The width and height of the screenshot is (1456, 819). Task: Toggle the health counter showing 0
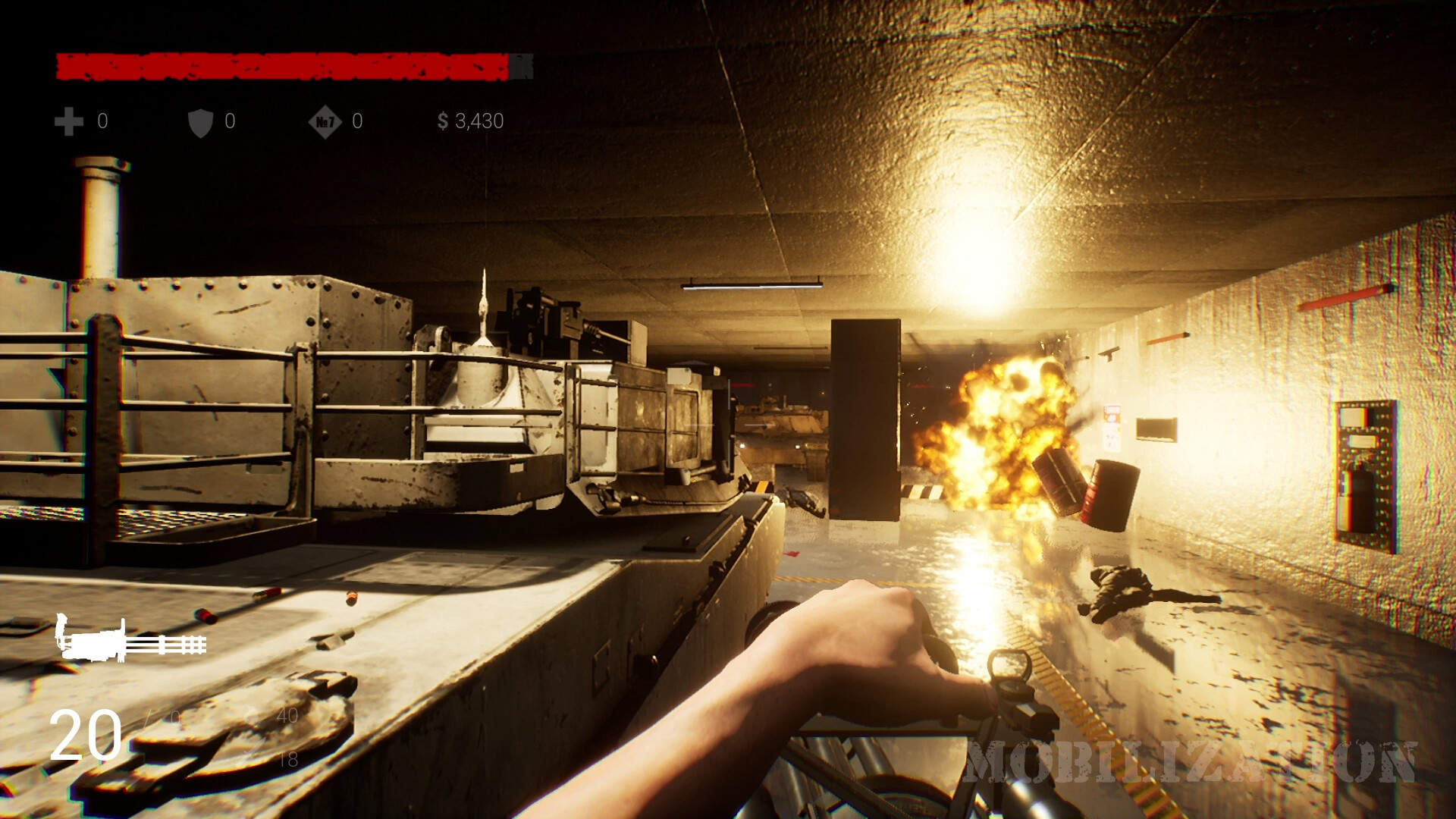tap(102, 121)
